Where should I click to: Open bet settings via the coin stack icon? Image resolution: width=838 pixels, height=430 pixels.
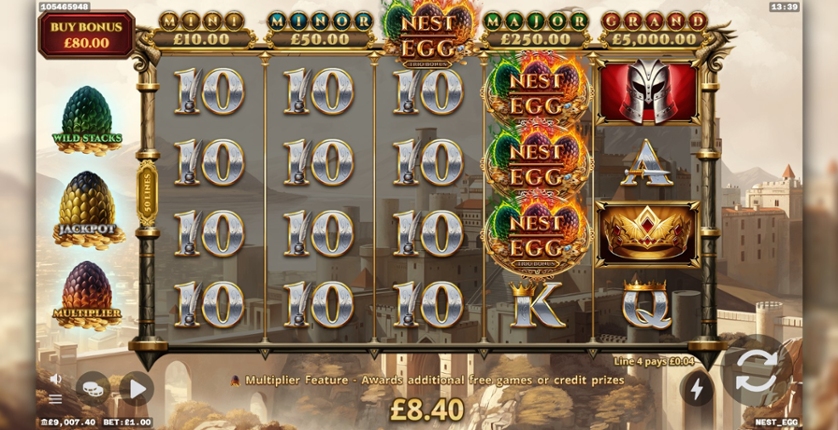93,388
